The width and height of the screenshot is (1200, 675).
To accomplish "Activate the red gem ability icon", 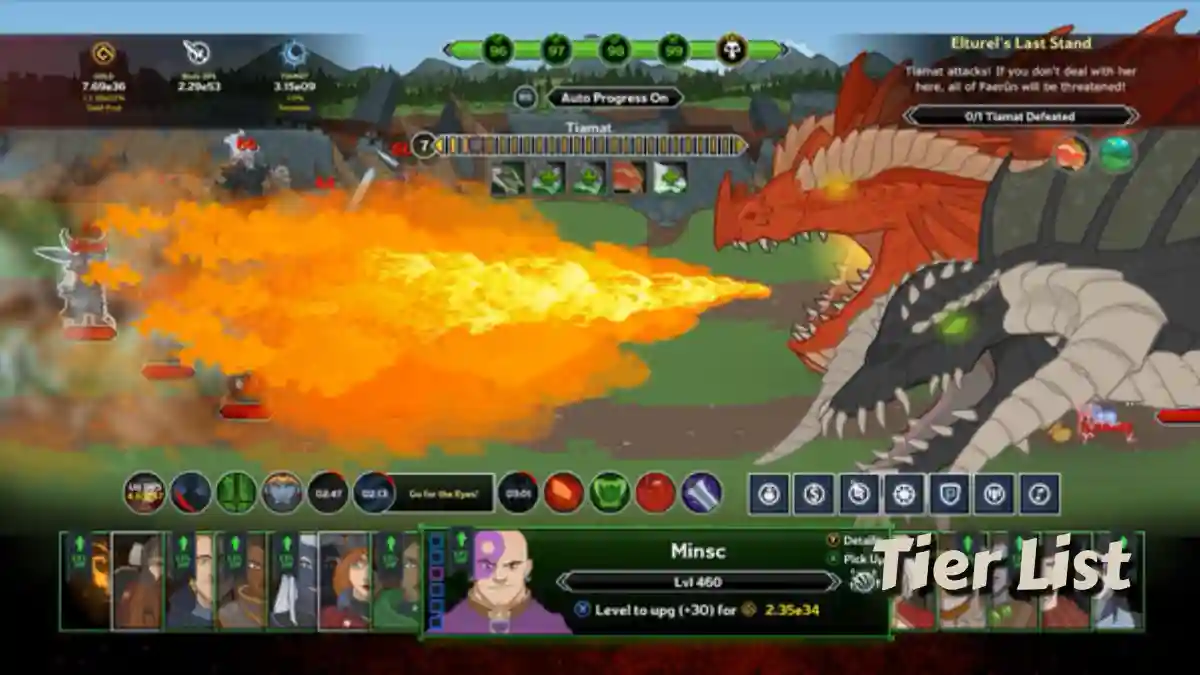I will (x=564, y=493).
